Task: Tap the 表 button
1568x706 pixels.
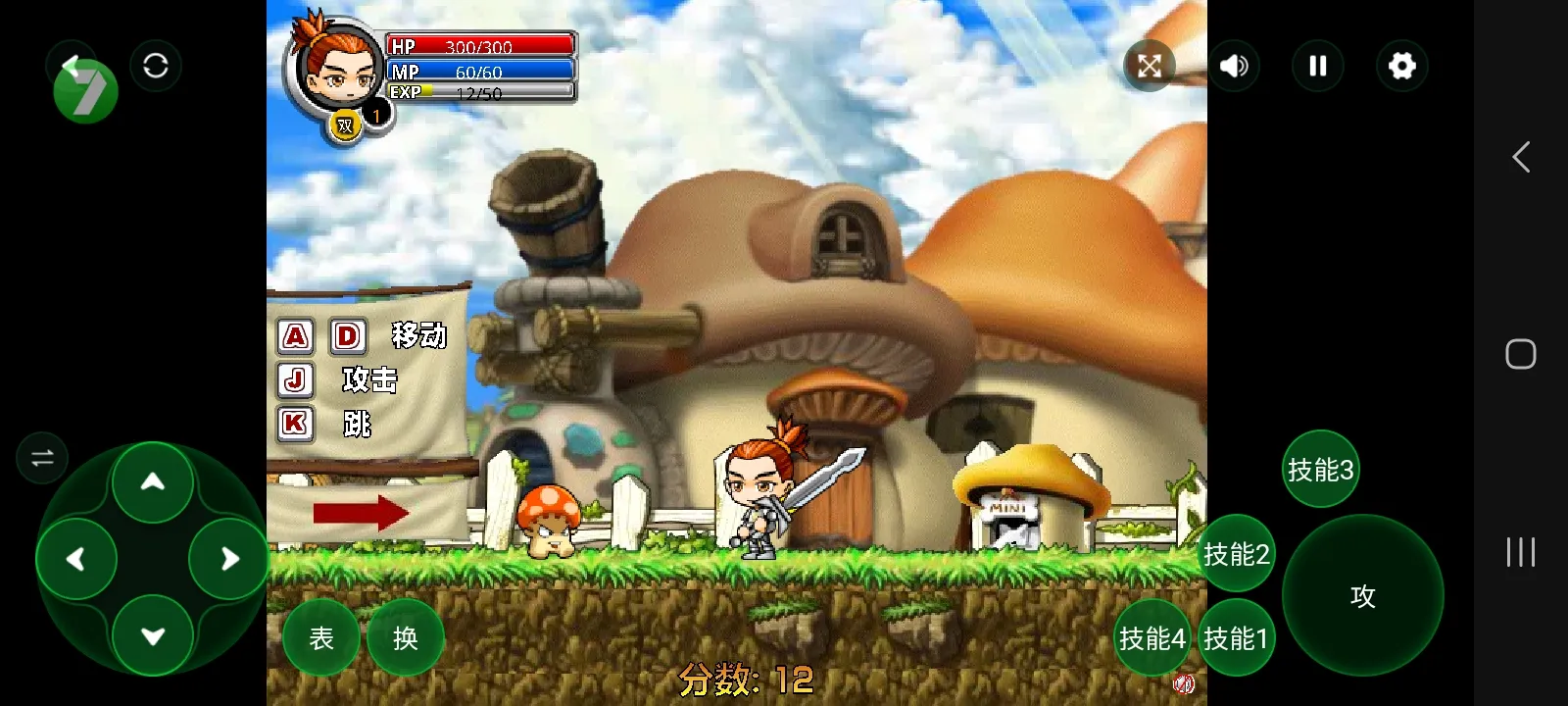Action: point(321,638)
